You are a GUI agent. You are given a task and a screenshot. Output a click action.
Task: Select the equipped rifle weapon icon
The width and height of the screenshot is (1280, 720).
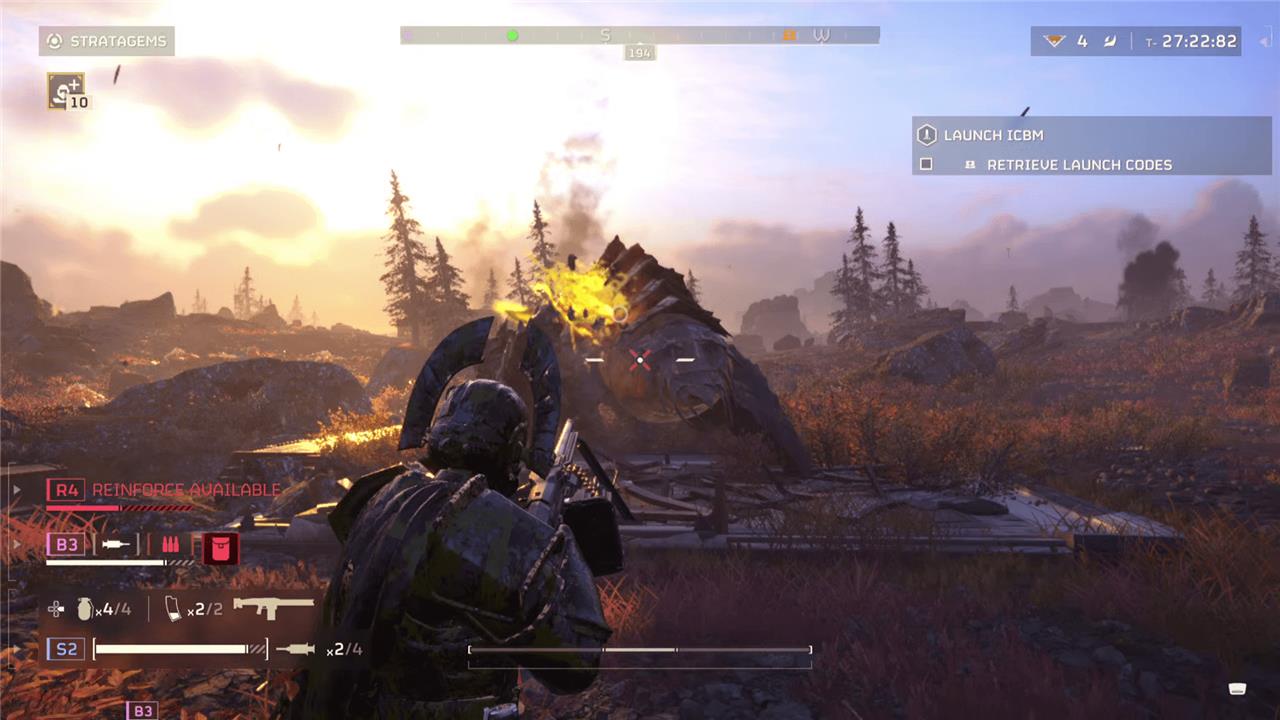(272, 605)
